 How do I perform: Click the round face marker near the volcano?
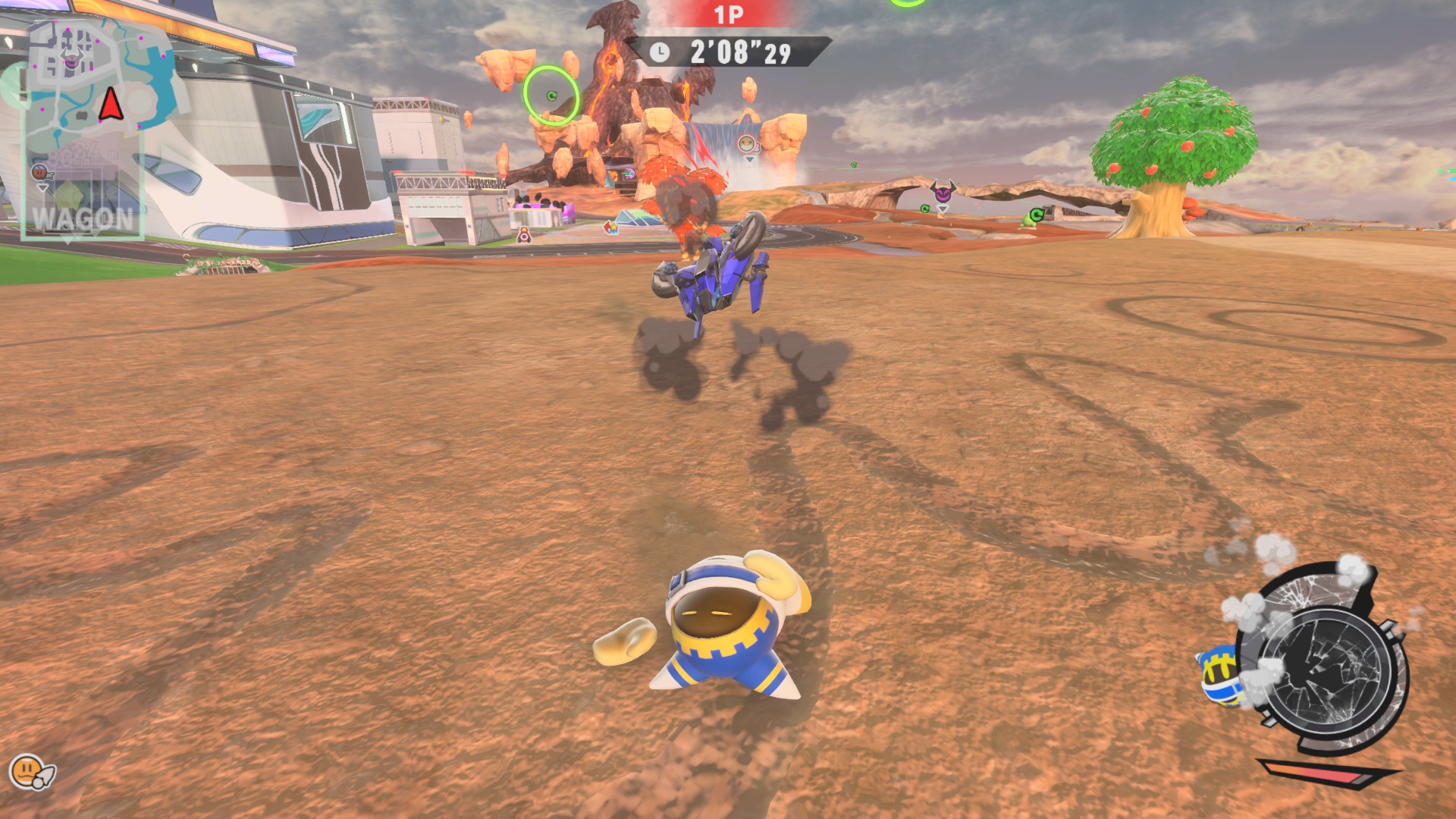coord(748,144)
